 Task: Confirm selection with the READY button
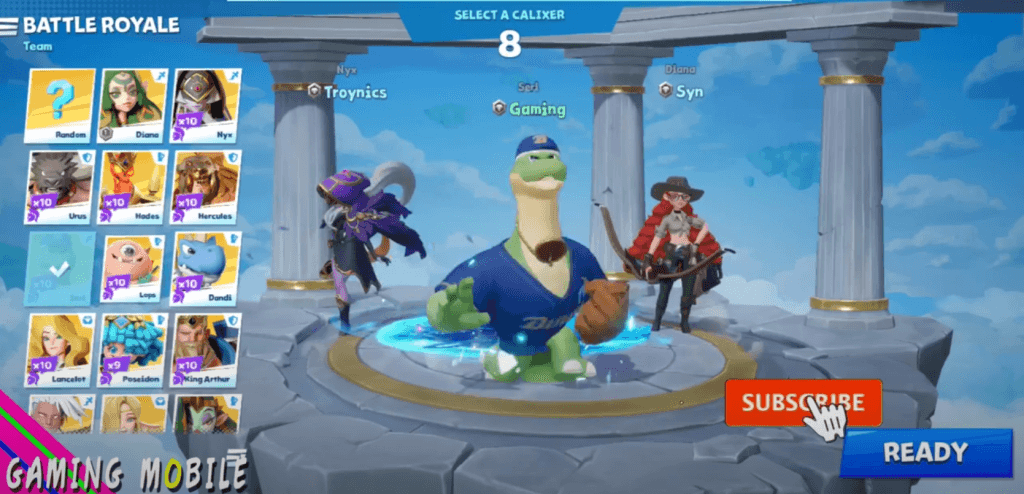tap(925, 452)
